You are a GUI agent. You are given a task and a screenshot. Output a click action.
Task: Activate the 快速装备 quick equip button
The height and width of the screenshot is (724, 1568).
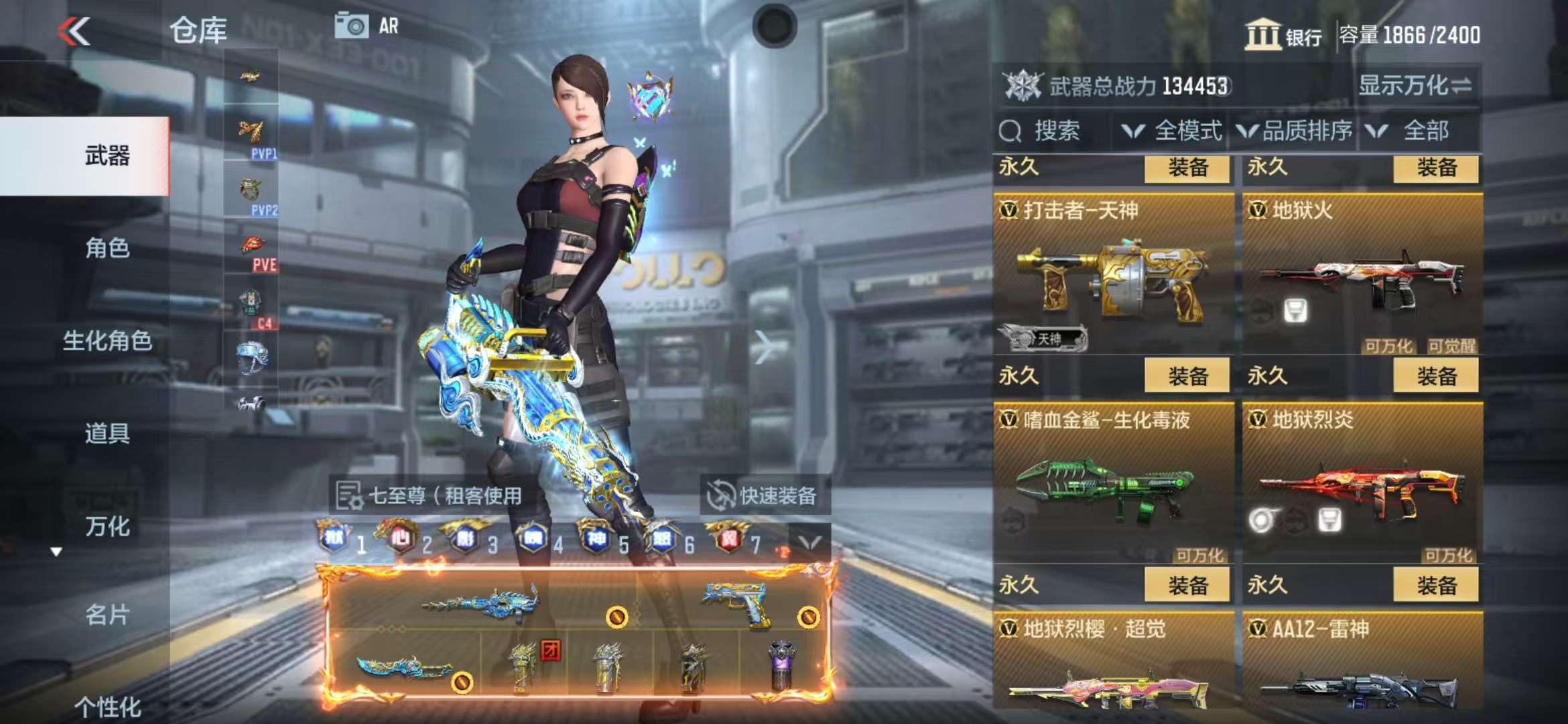click(764, 496)
